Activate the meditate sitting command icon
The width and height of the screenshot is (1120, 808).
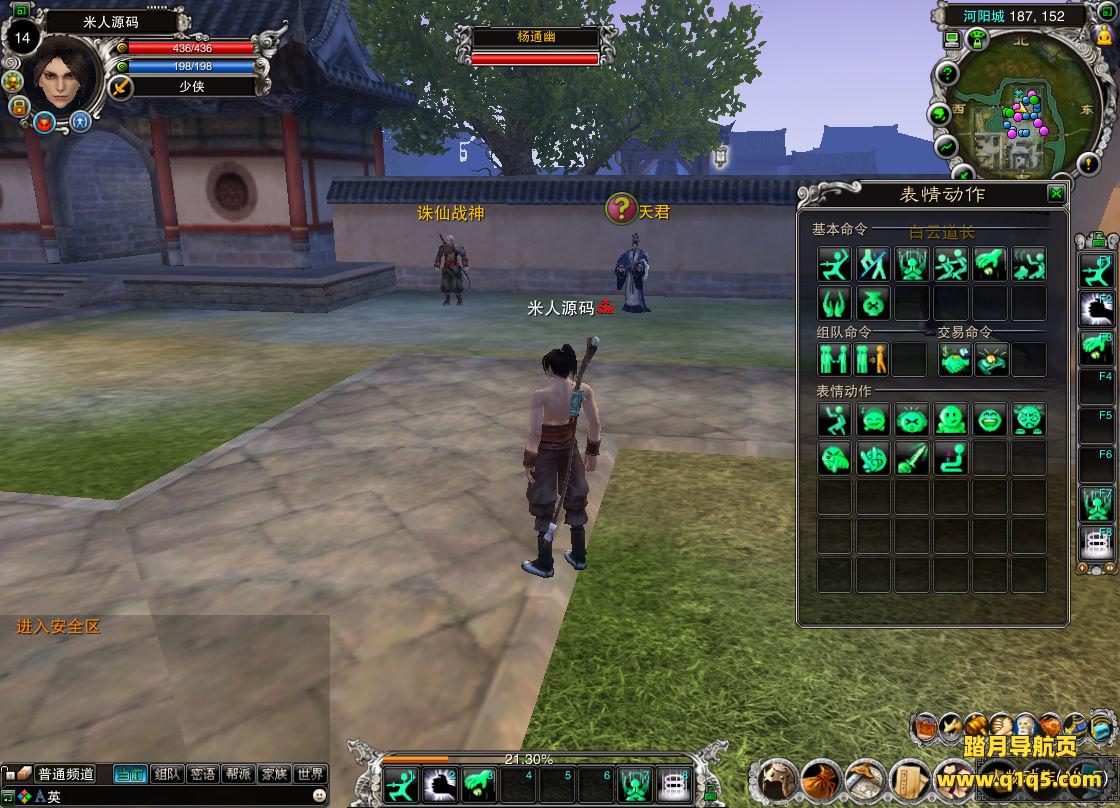click(912, 265)
